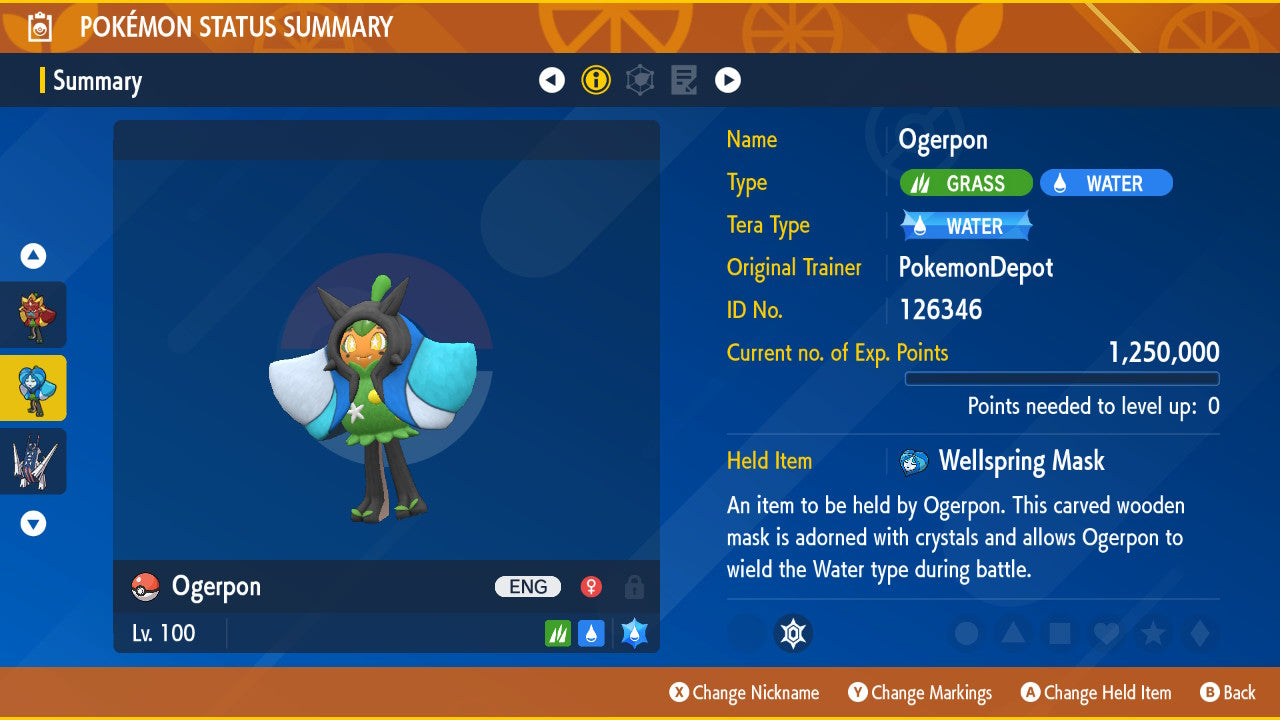
Task: Select the blue Wellspring Ogerpon thumbnail
Action: click(x=33, y=388)
